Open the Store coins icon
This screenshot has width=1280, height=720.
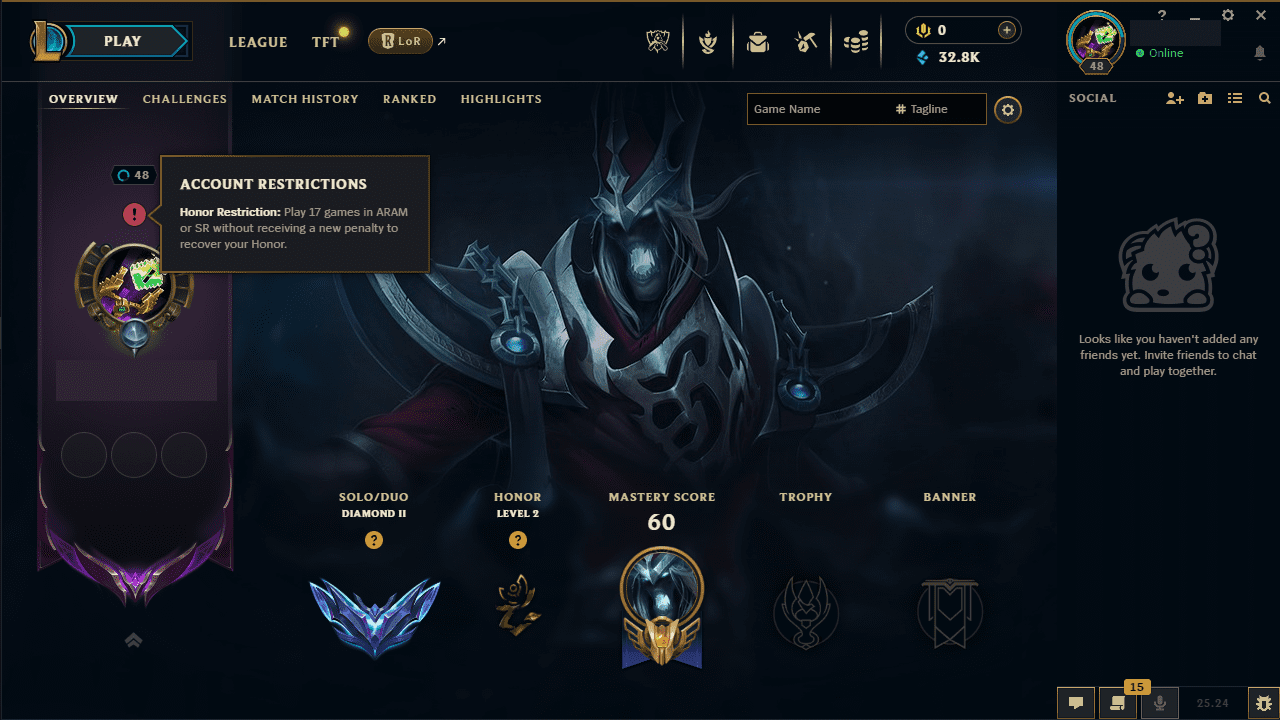[856, 41]
